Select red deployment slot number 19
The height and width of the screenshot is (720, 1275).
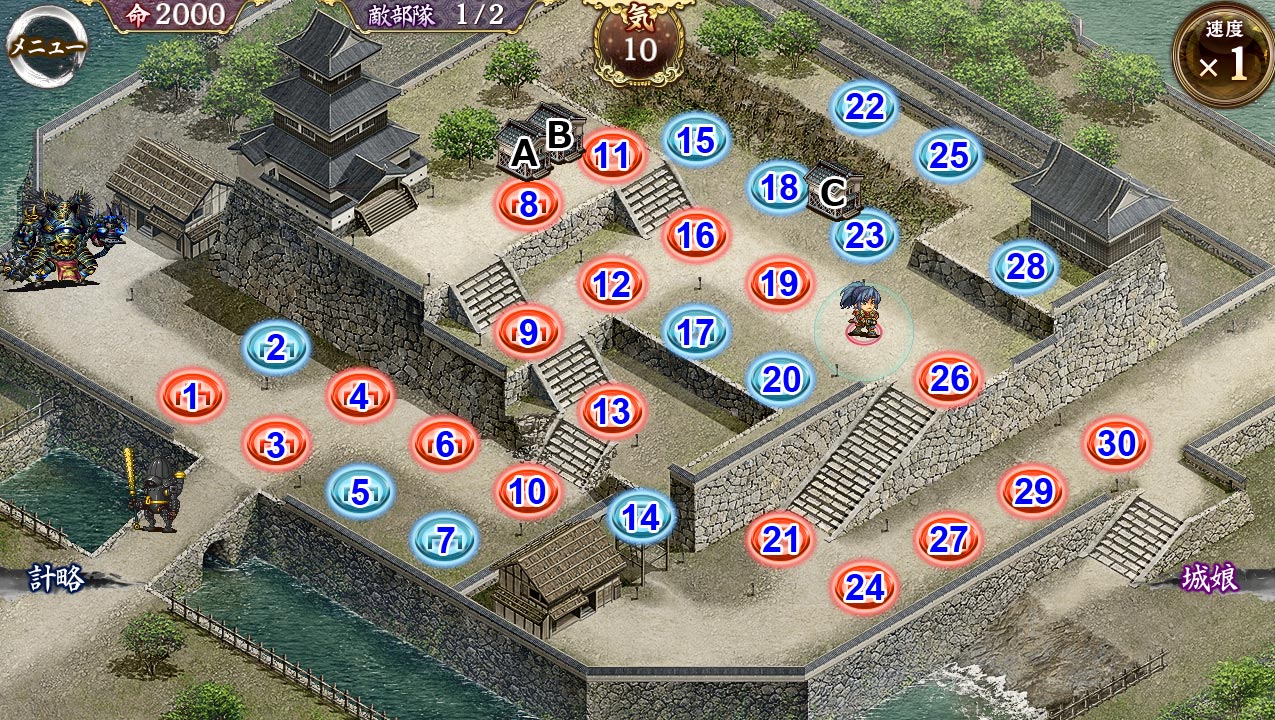(780, 284)
